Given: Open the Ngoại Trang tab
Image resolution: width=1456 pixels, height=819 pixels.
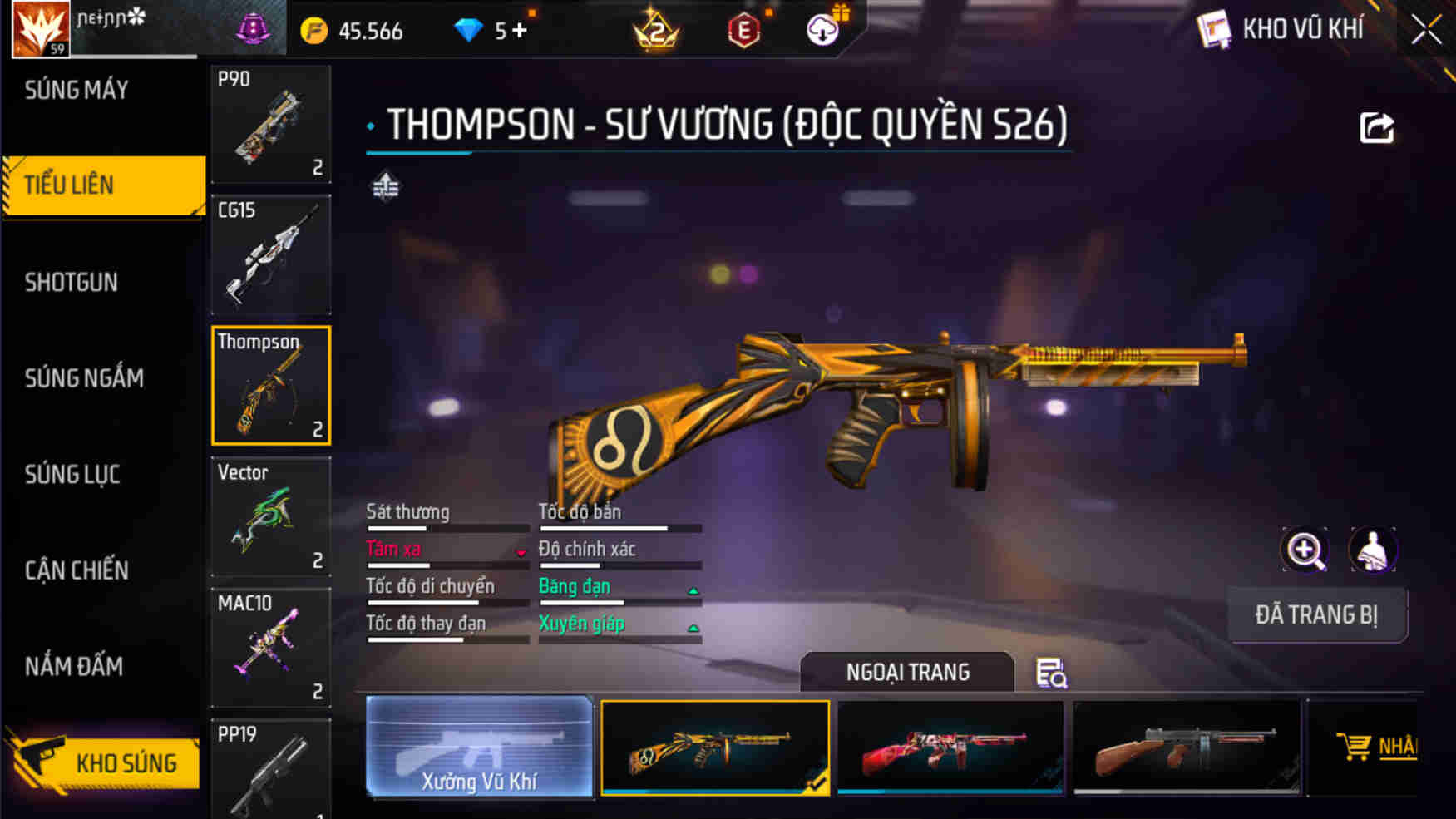Looking at the screenshot, I should (907, 672).
